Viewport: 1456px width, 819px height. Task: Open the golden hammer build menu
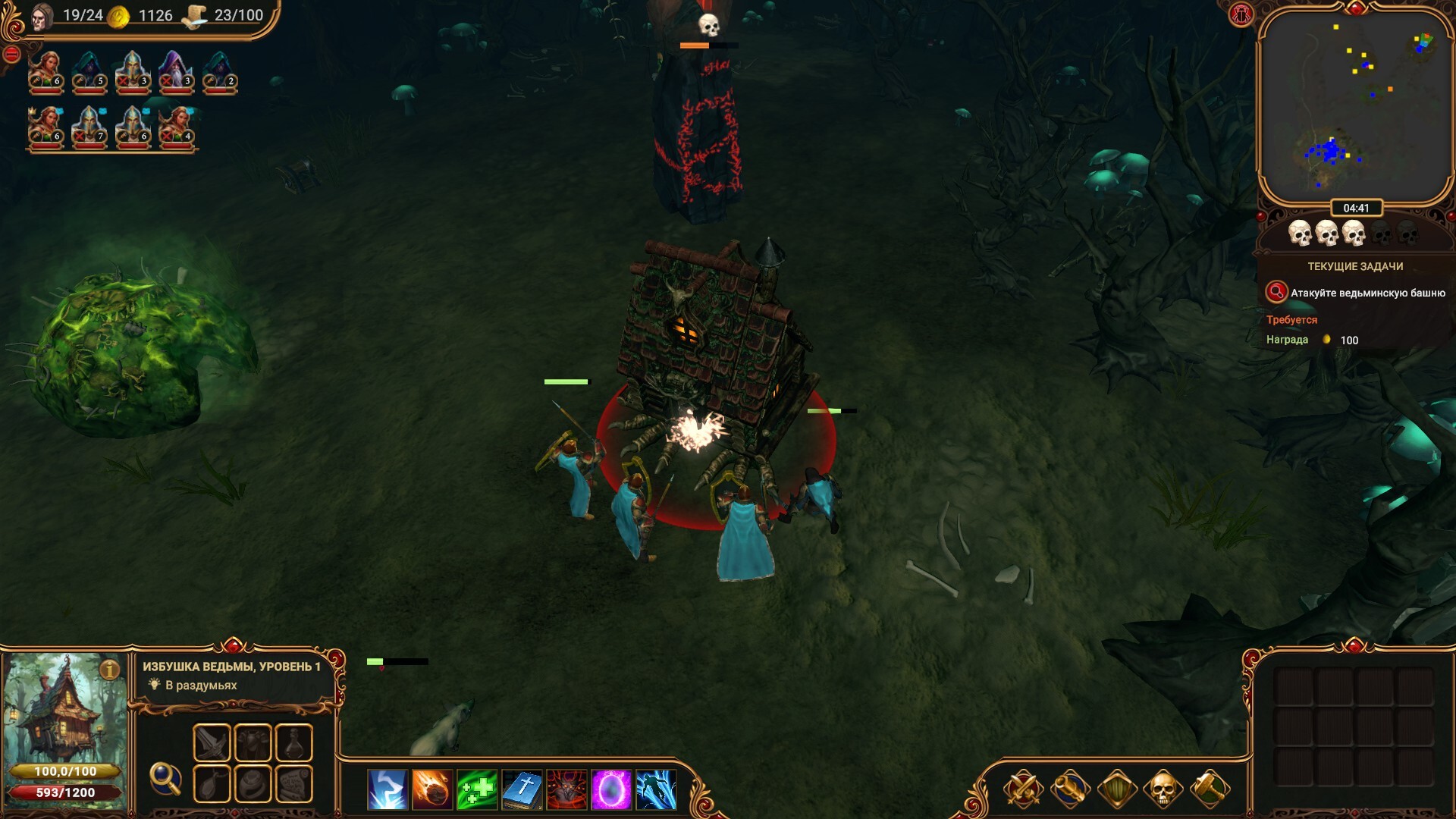point(1209,789)
